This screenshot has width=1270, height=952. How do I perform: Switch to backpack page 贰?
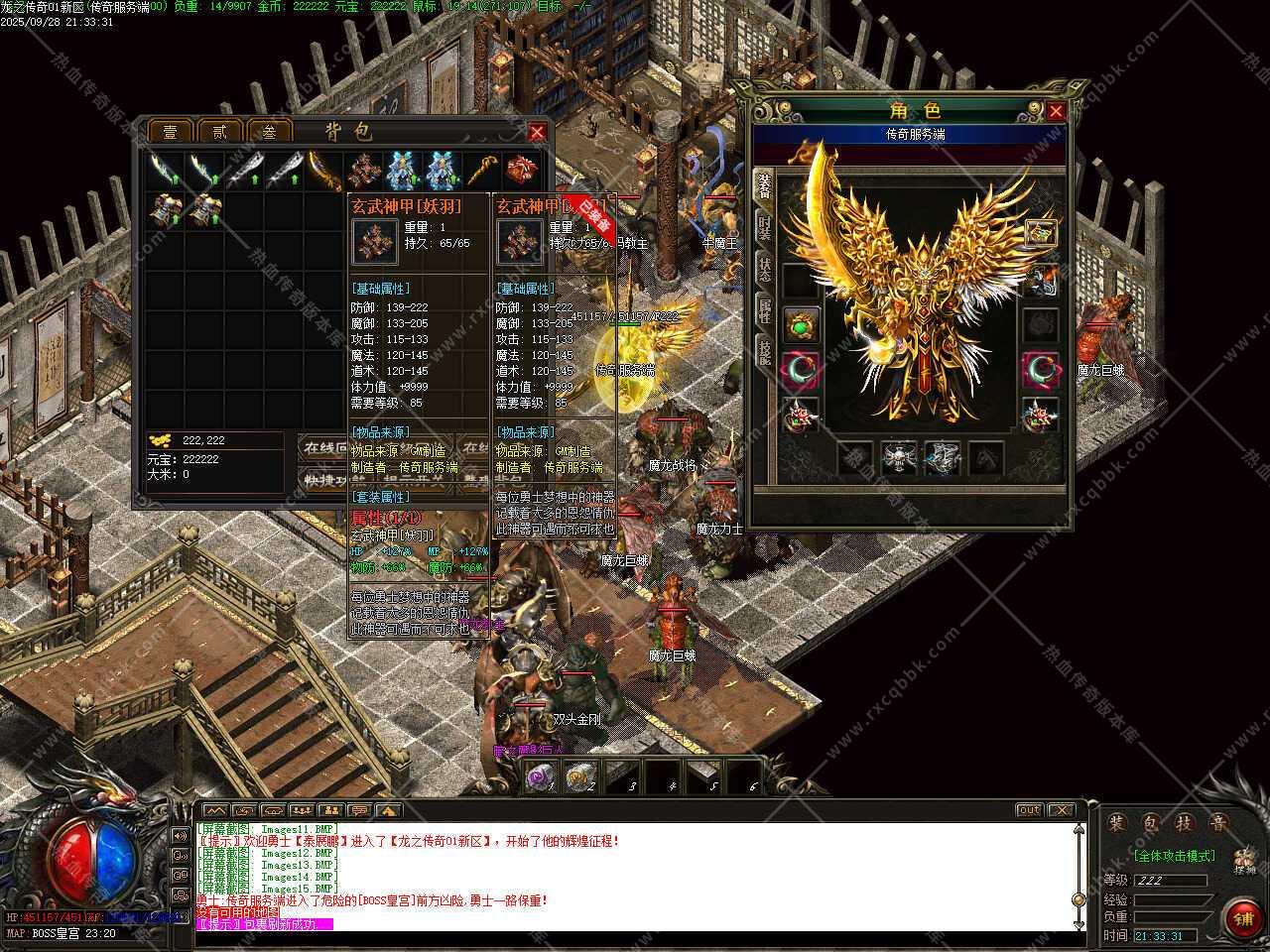[219, 132]
